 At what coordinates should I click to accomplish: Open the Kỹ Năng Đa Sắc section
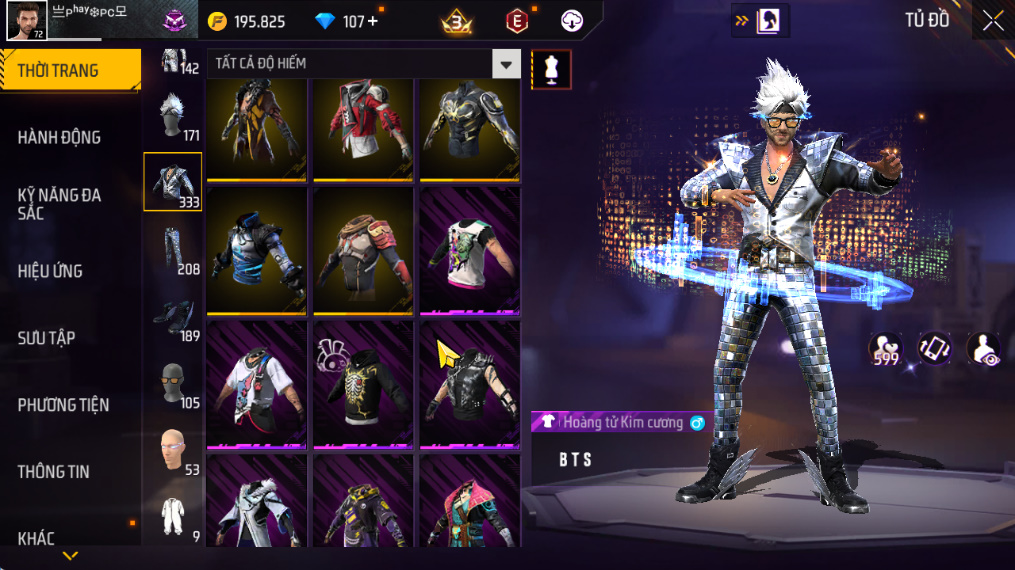coord(59,204)
